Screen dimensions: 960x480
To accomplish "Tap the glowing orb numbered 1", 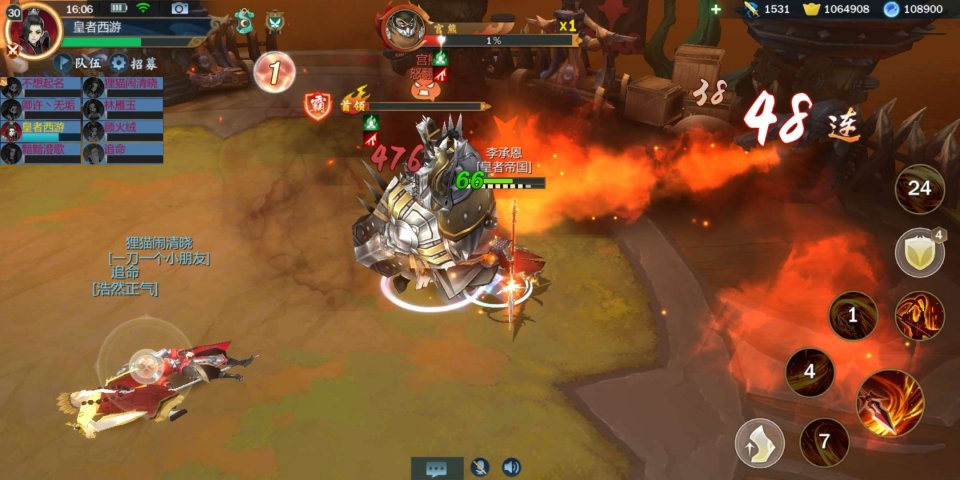I will point(273,72).
